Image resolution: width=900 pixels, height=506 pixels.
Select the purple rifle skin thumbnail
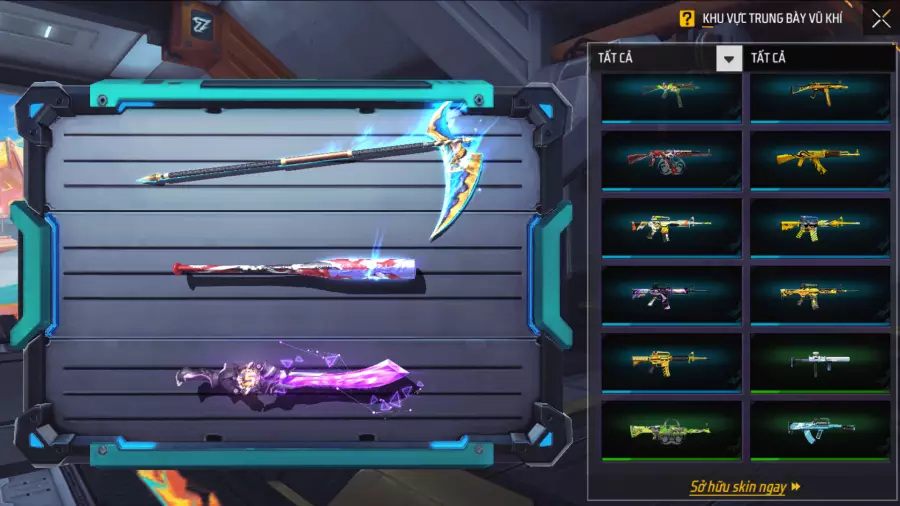point(671,295)
